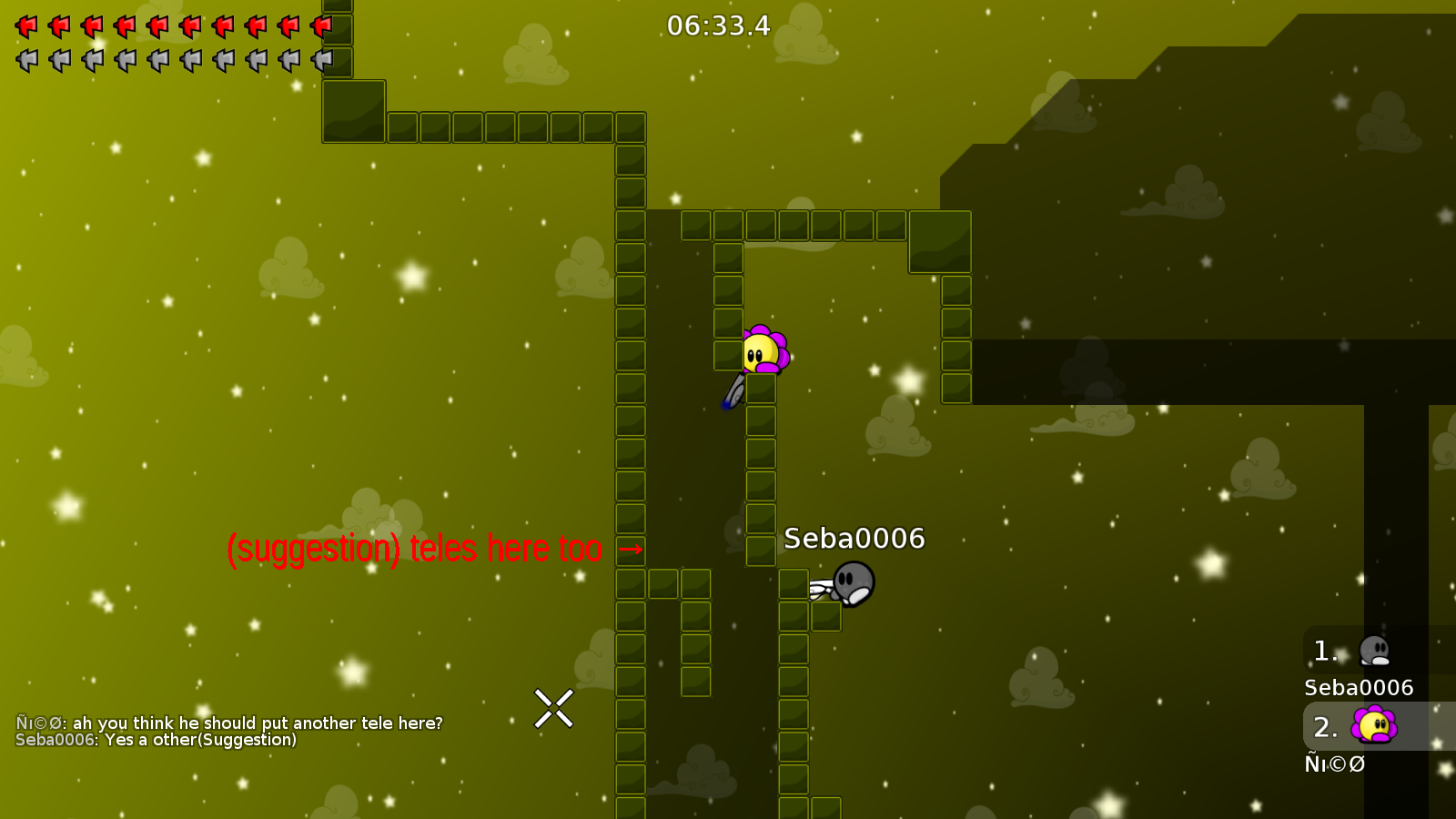Click the purple flower tee avatar for Ñı©Ø
1456x819 pixels.
click(1374, 725)
